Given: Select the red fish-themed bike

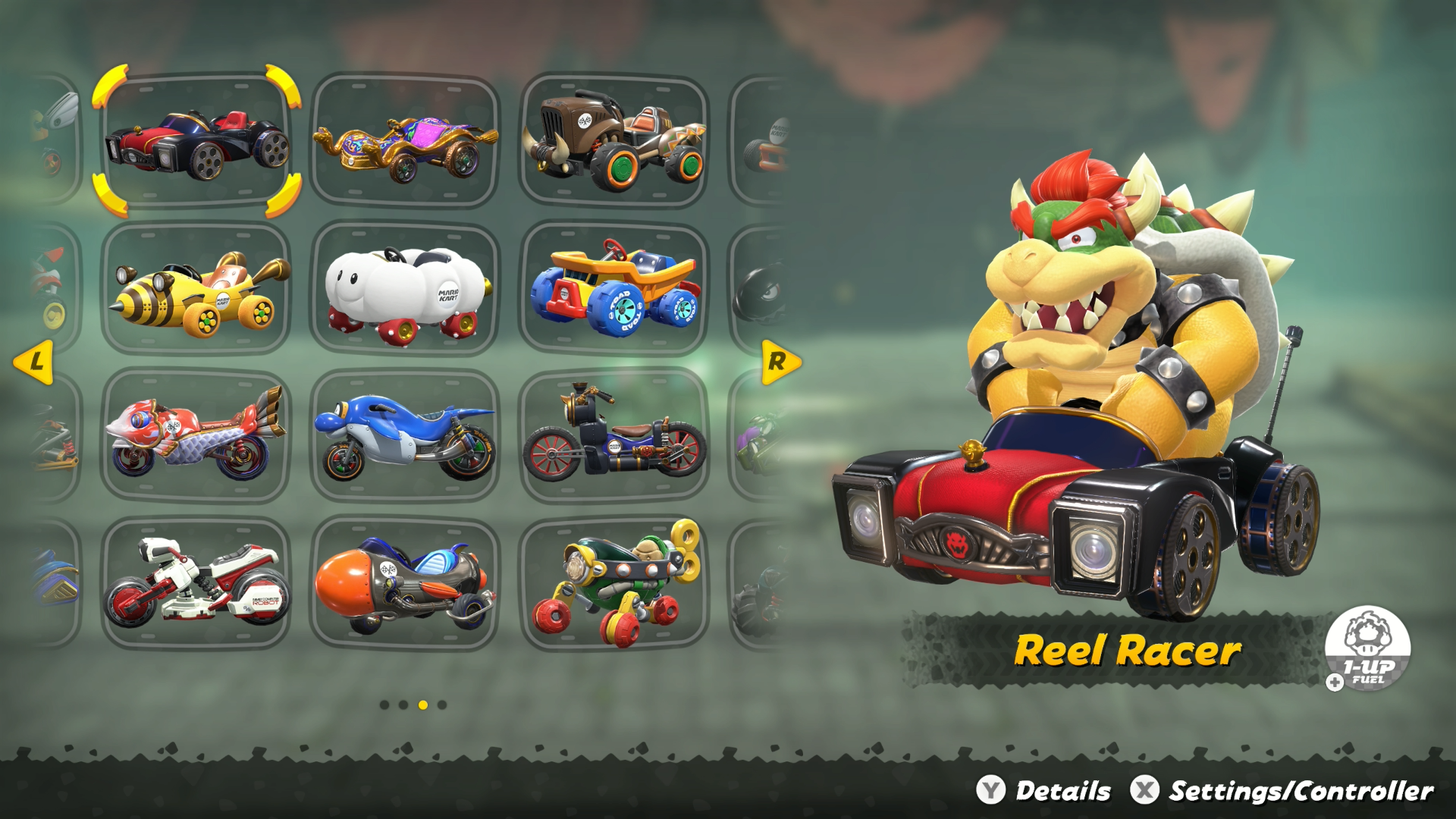Looking at the screenshot, I should (195, 436).
